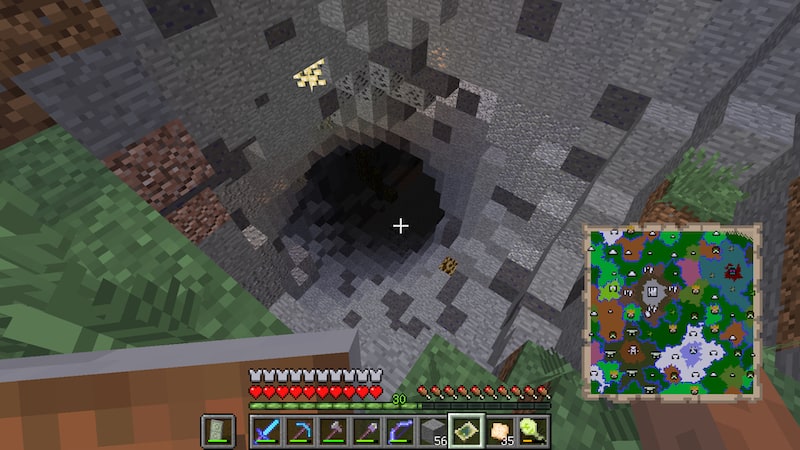
Task: Click the highlighted map item slot
Action: tap(467, 432)
